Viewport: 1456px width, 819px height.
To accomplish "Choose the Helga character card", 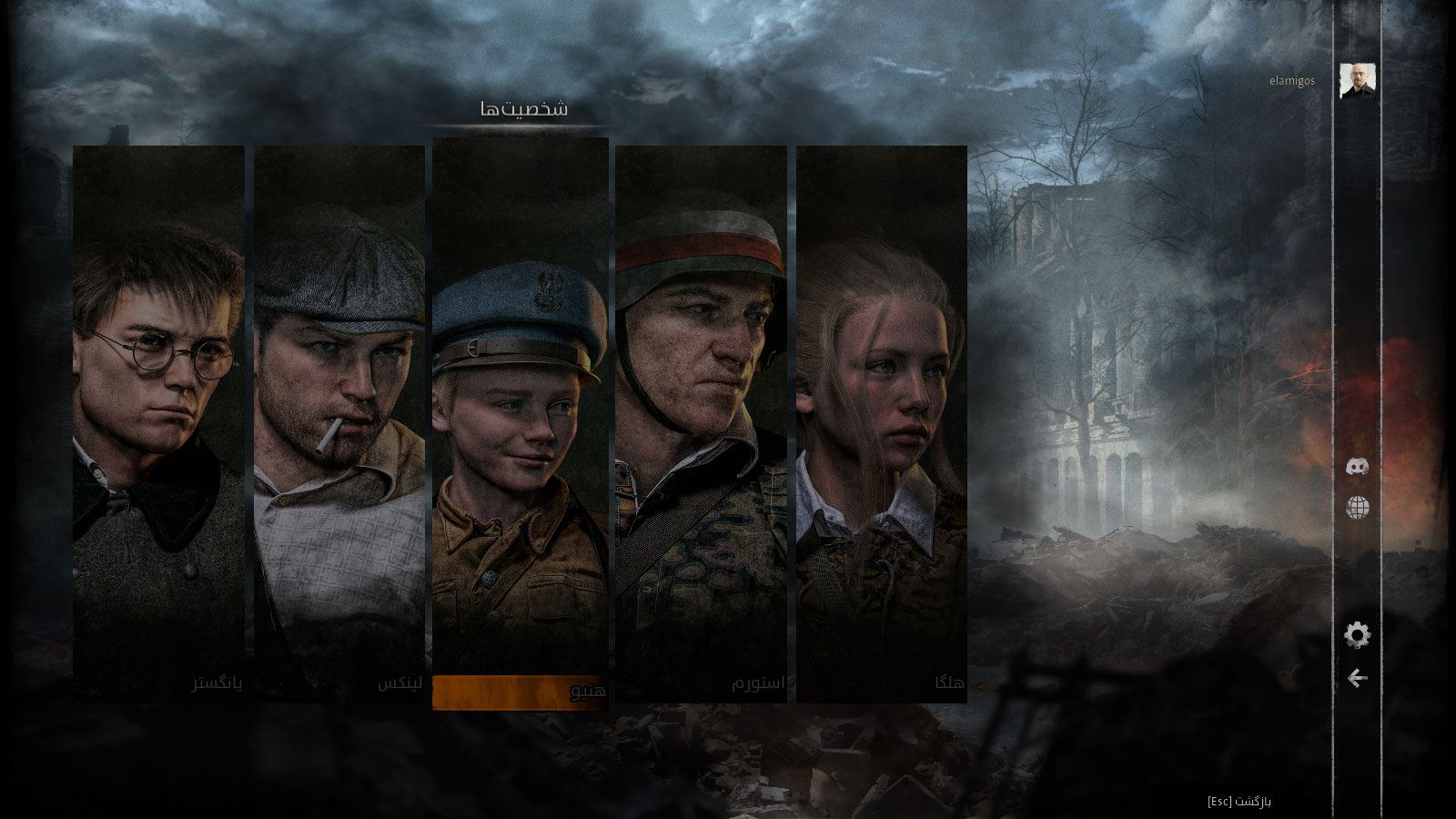I will pyautogui.click(x=881, y=423).
